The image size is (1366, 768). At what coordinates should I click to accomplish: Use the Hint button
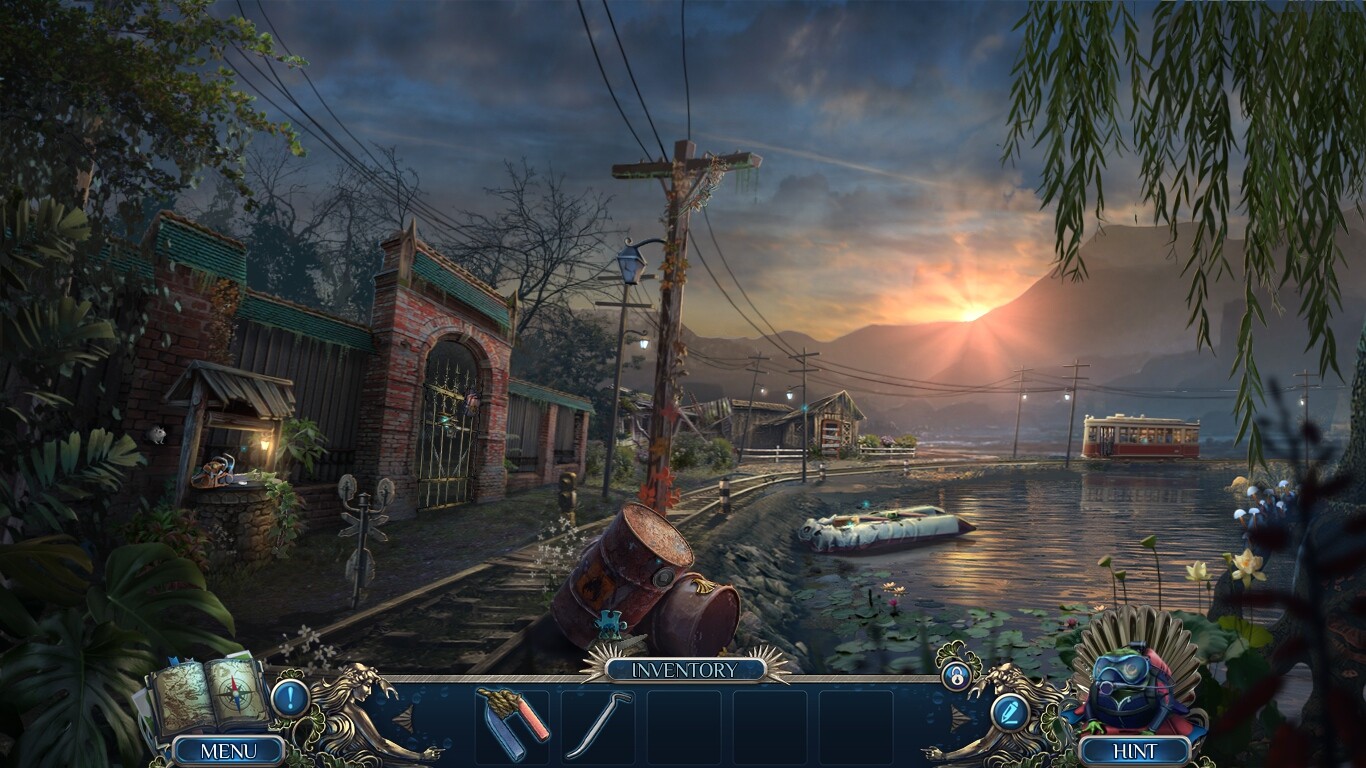coord(1135,751)
